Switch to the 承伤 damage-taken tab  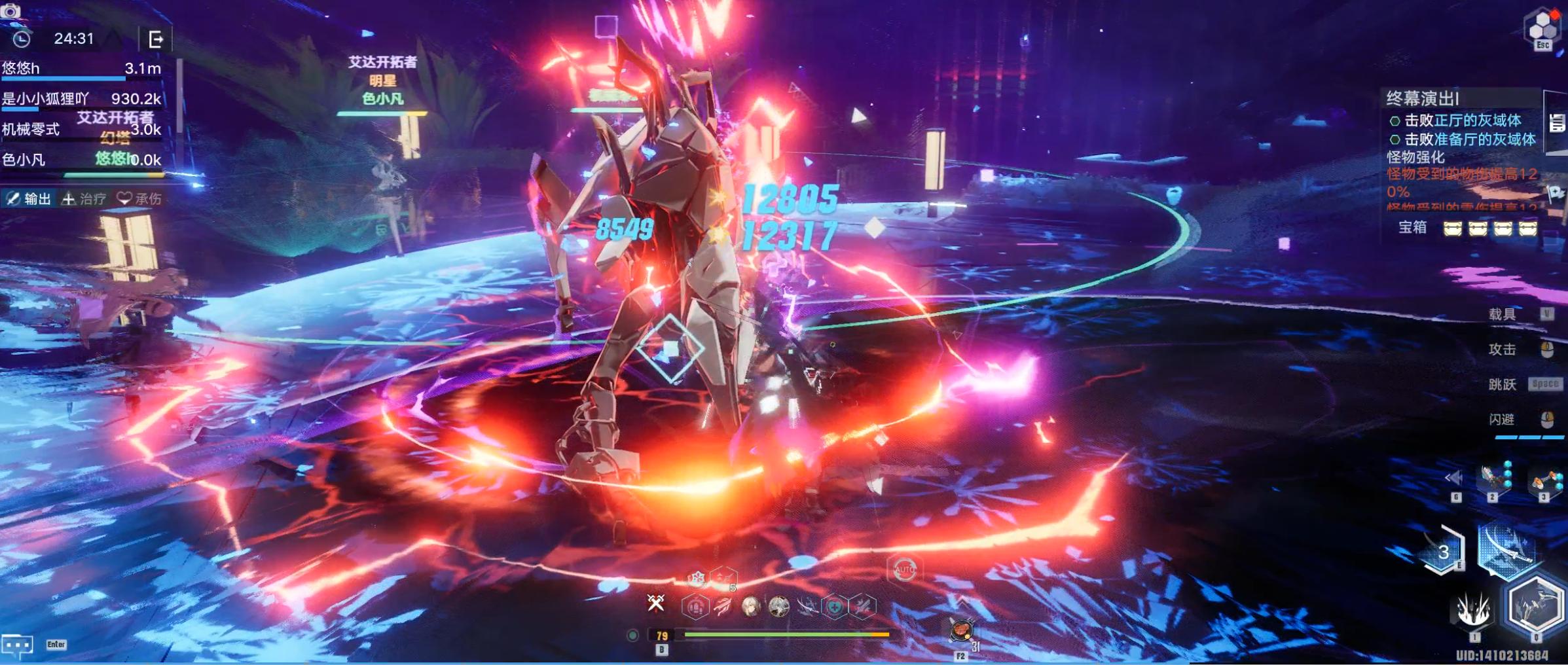[x=139, y=199]
